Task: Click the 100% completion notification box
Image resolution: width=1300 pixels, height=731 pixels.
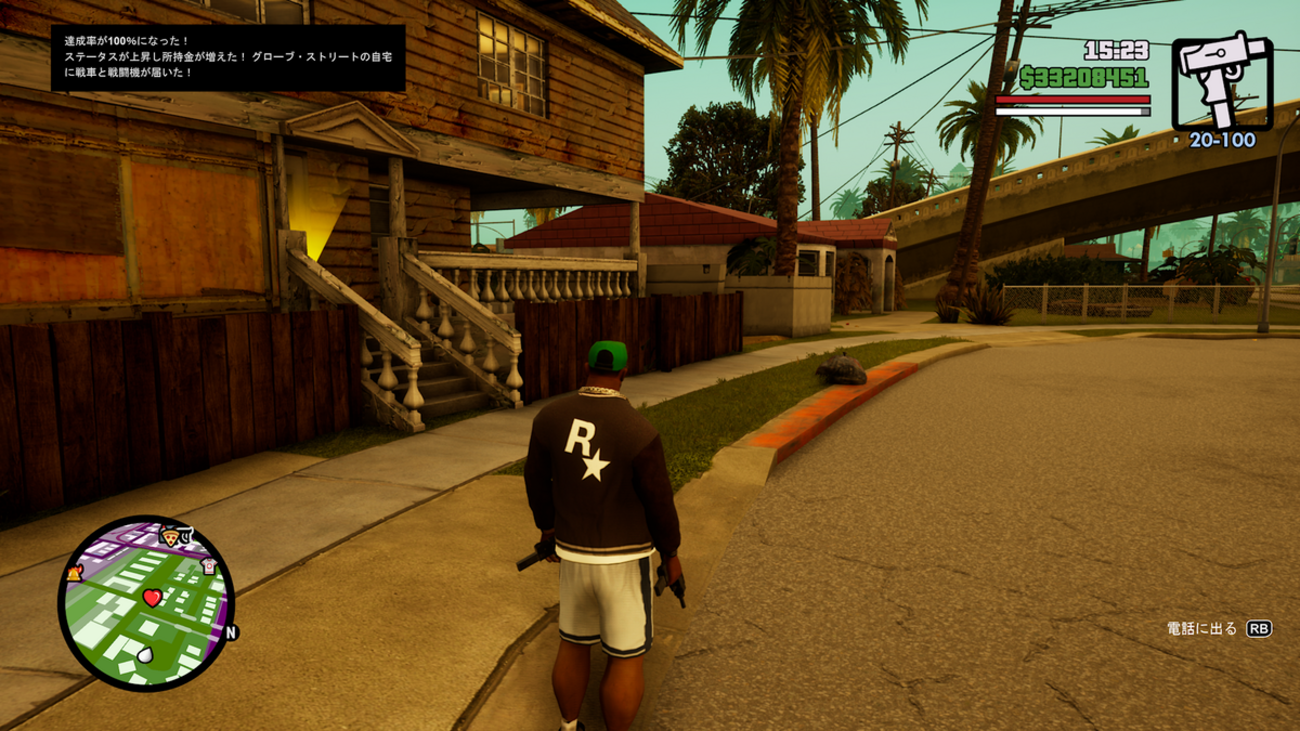Action: 229,58
